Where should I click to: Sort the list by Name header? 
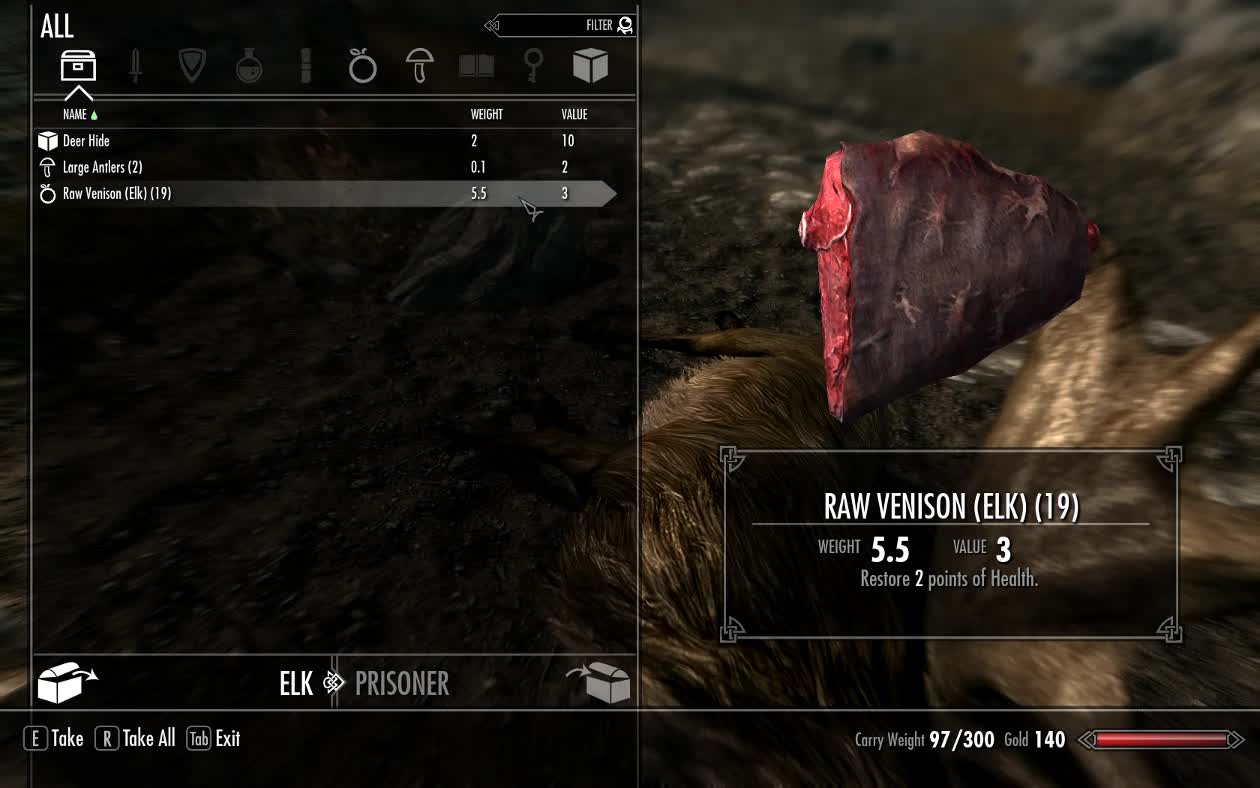75,115
